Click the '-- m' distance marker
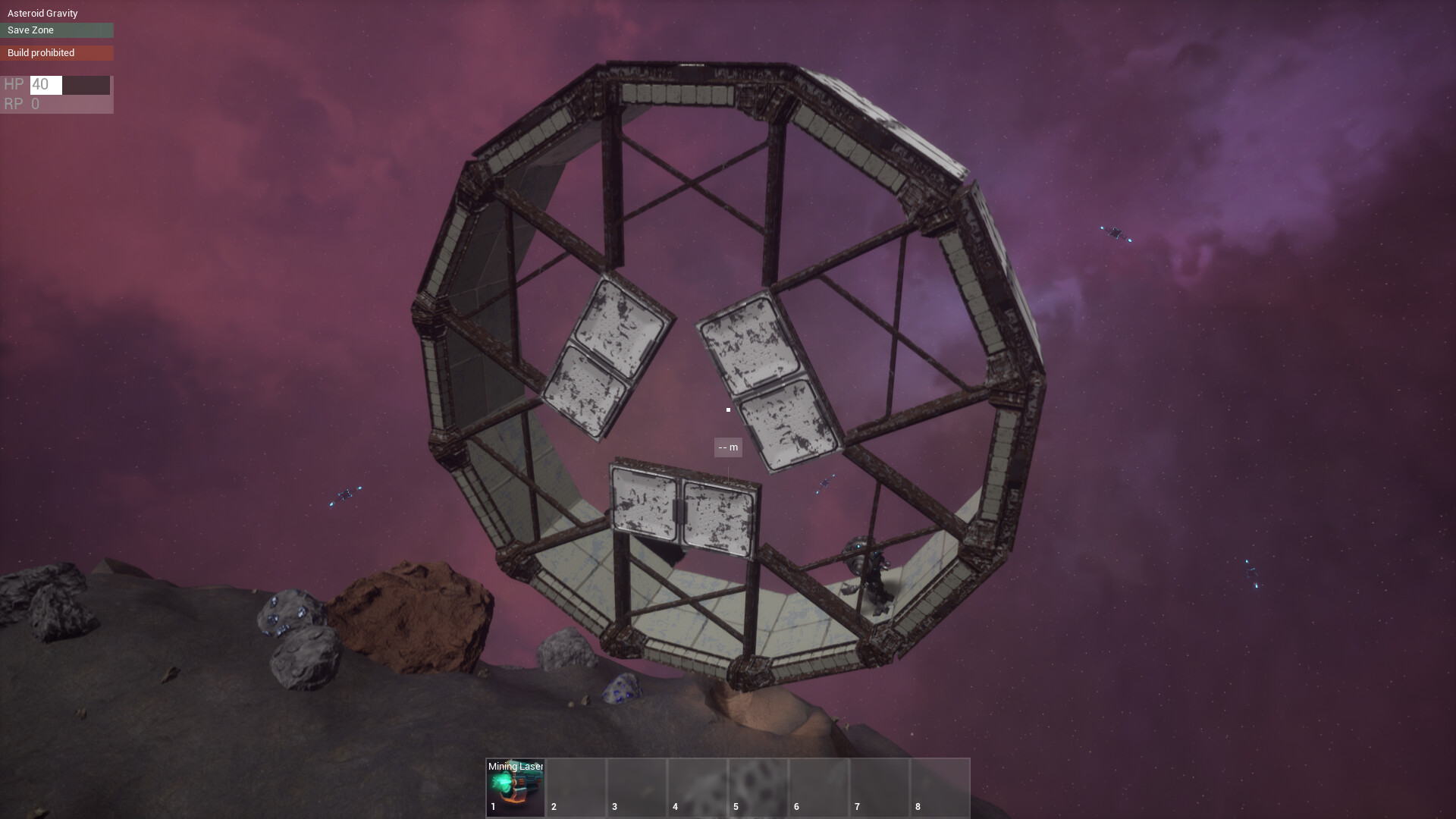 pyautogui.click(x=728, y=447)
